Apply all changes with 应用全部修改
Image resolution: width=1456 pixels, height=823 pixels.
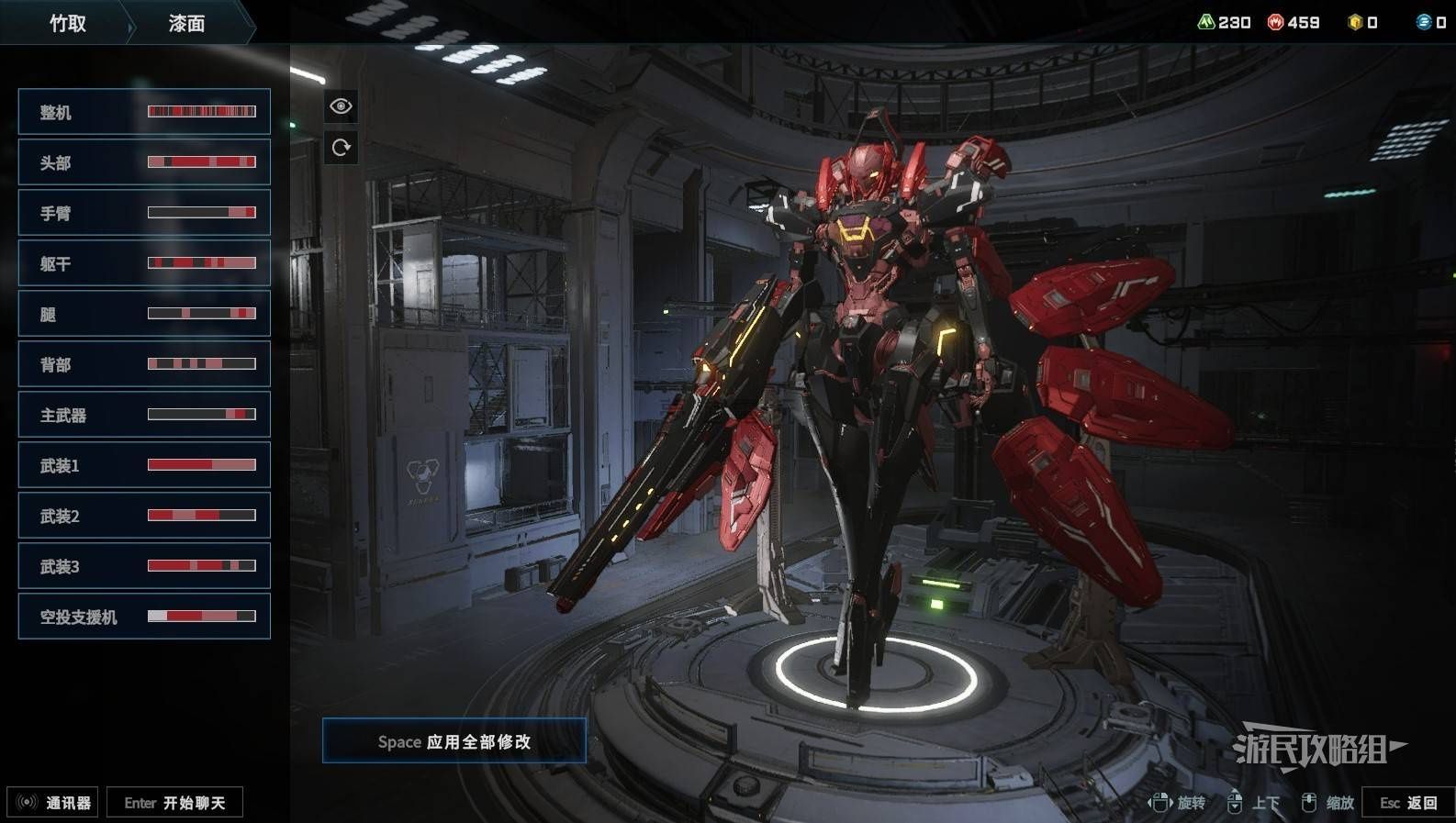pos(454,741)
